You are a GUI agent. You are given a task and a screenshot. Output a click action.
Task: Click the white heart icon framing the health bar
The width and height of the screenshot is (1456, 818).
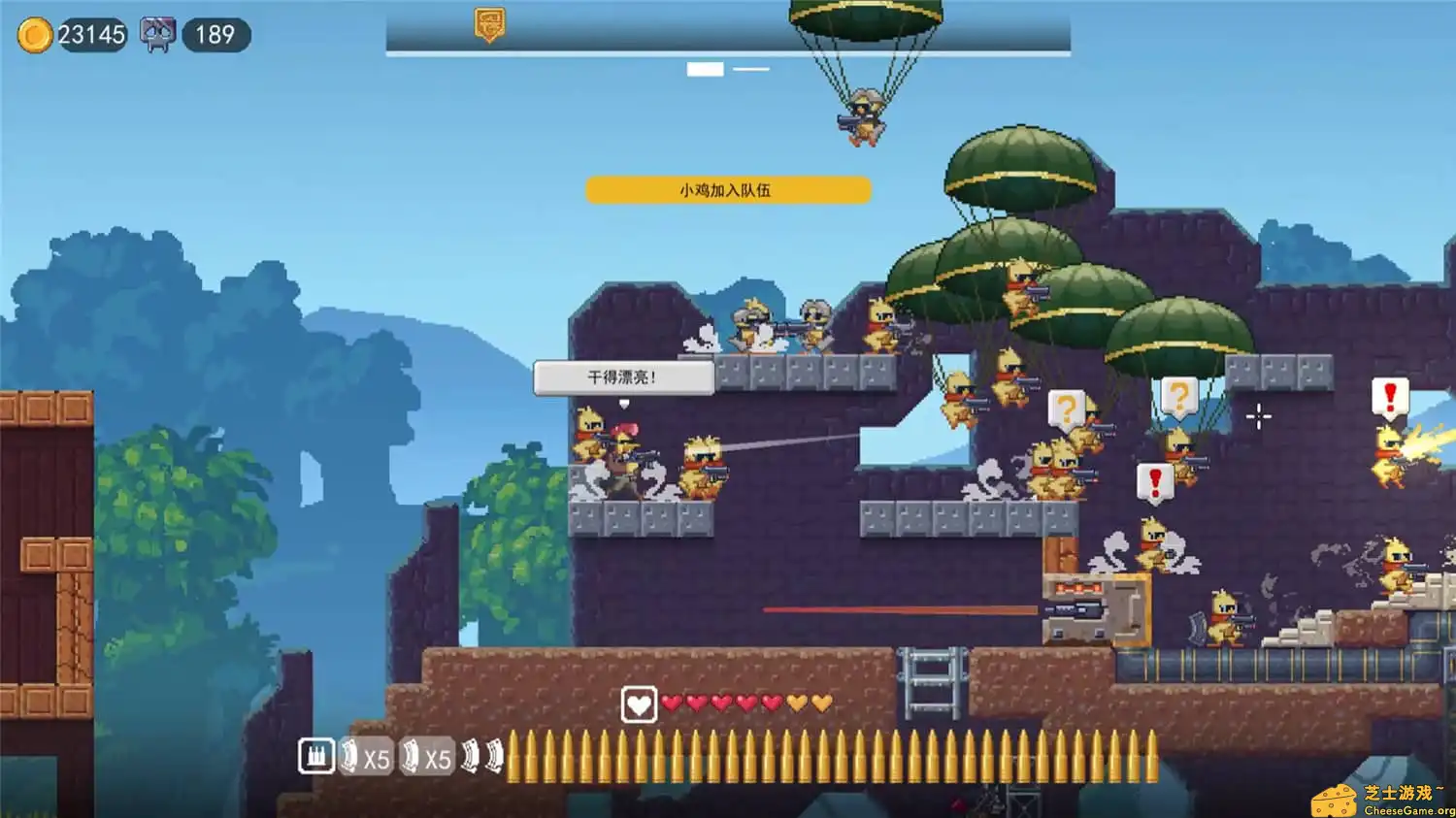[640, 704]
